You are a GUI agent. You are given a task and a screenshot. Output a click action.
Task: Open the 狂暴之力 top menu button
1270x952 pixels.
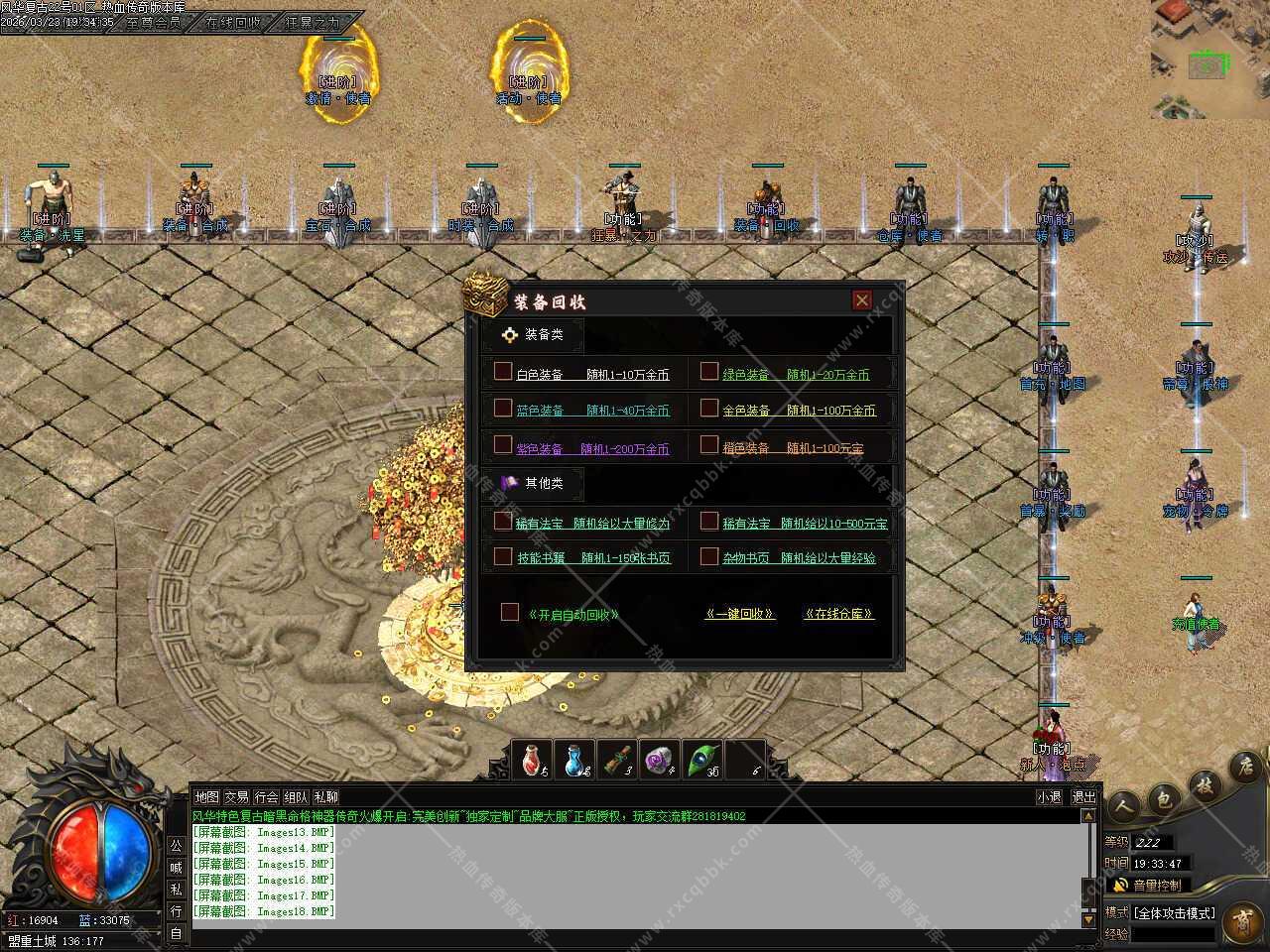tap(313, 22)
